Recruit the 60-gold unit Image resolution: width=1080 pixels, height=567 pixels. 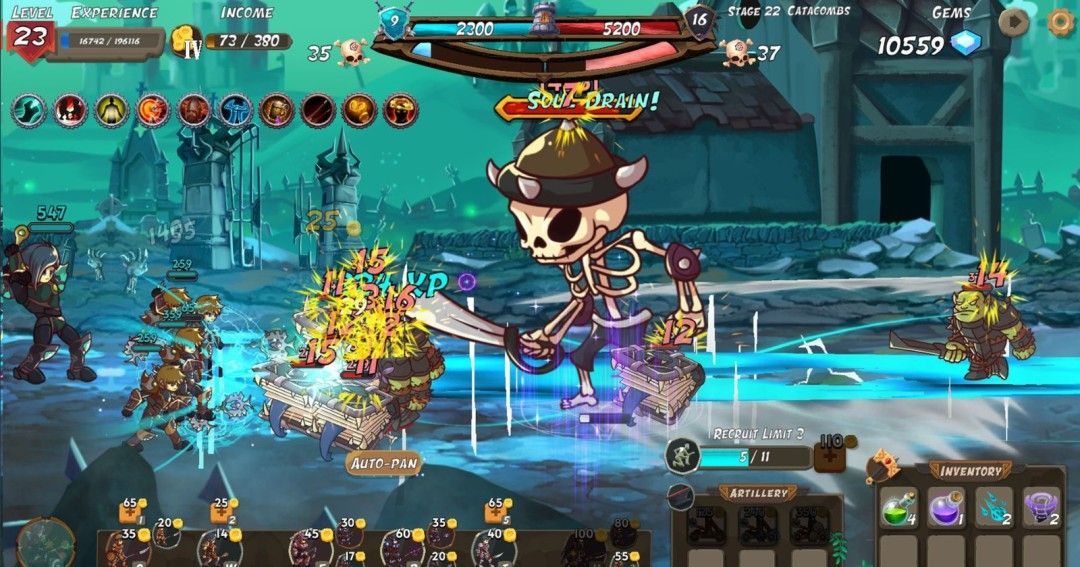[x=401, y=548]
